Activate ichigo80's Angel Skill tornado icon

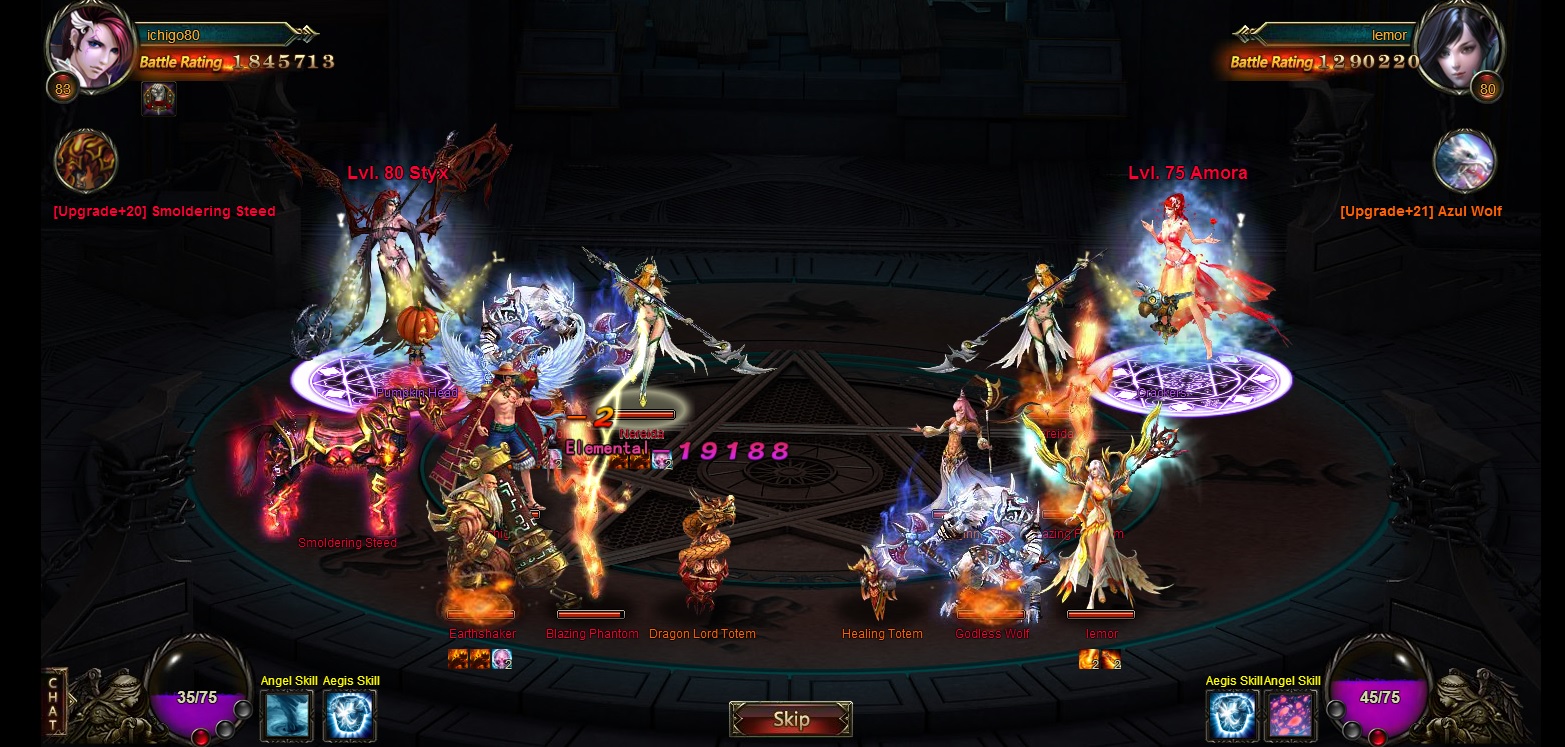(287, 716)
